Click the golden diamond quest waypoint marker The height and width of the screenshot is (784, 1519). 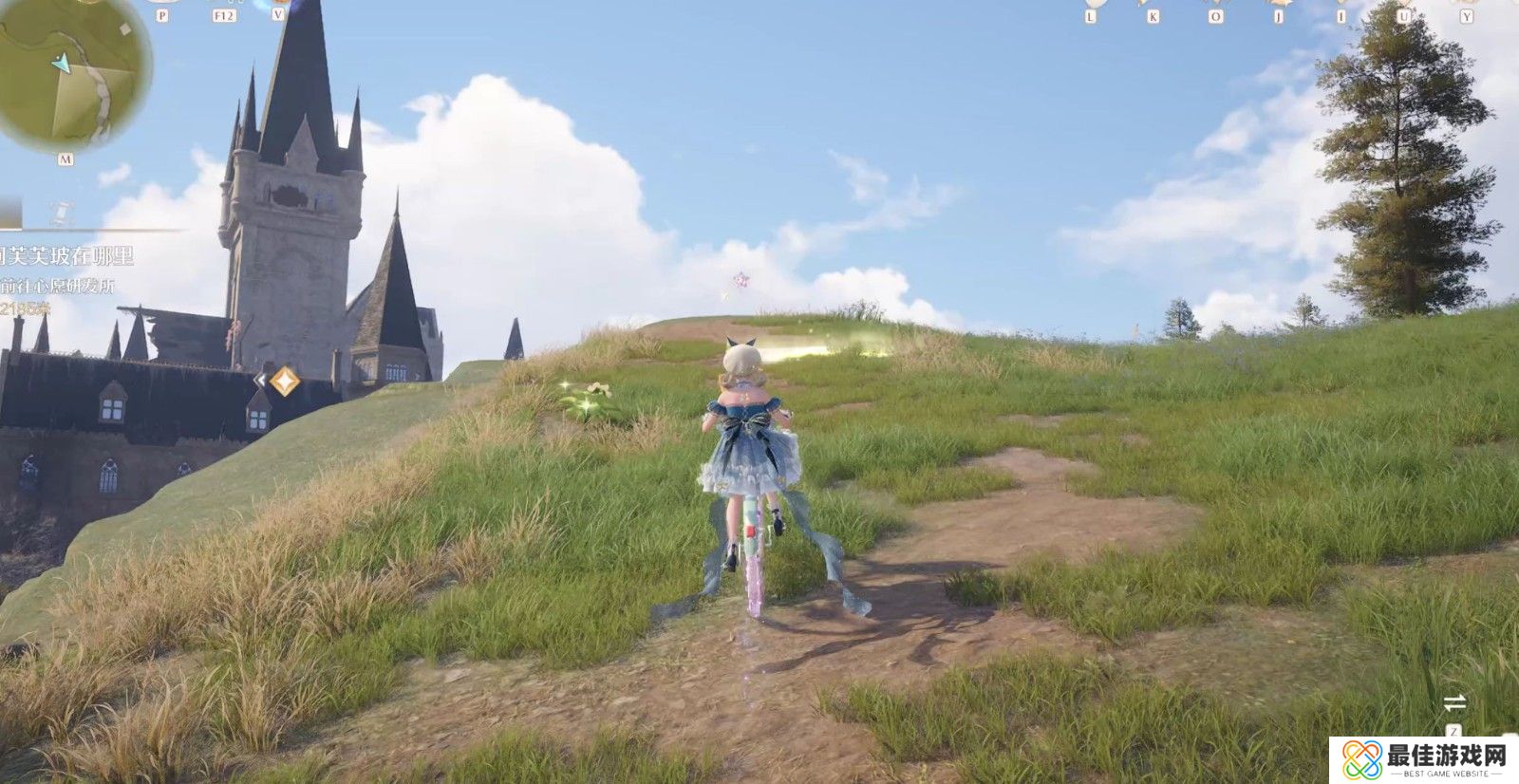pos(284,382)
